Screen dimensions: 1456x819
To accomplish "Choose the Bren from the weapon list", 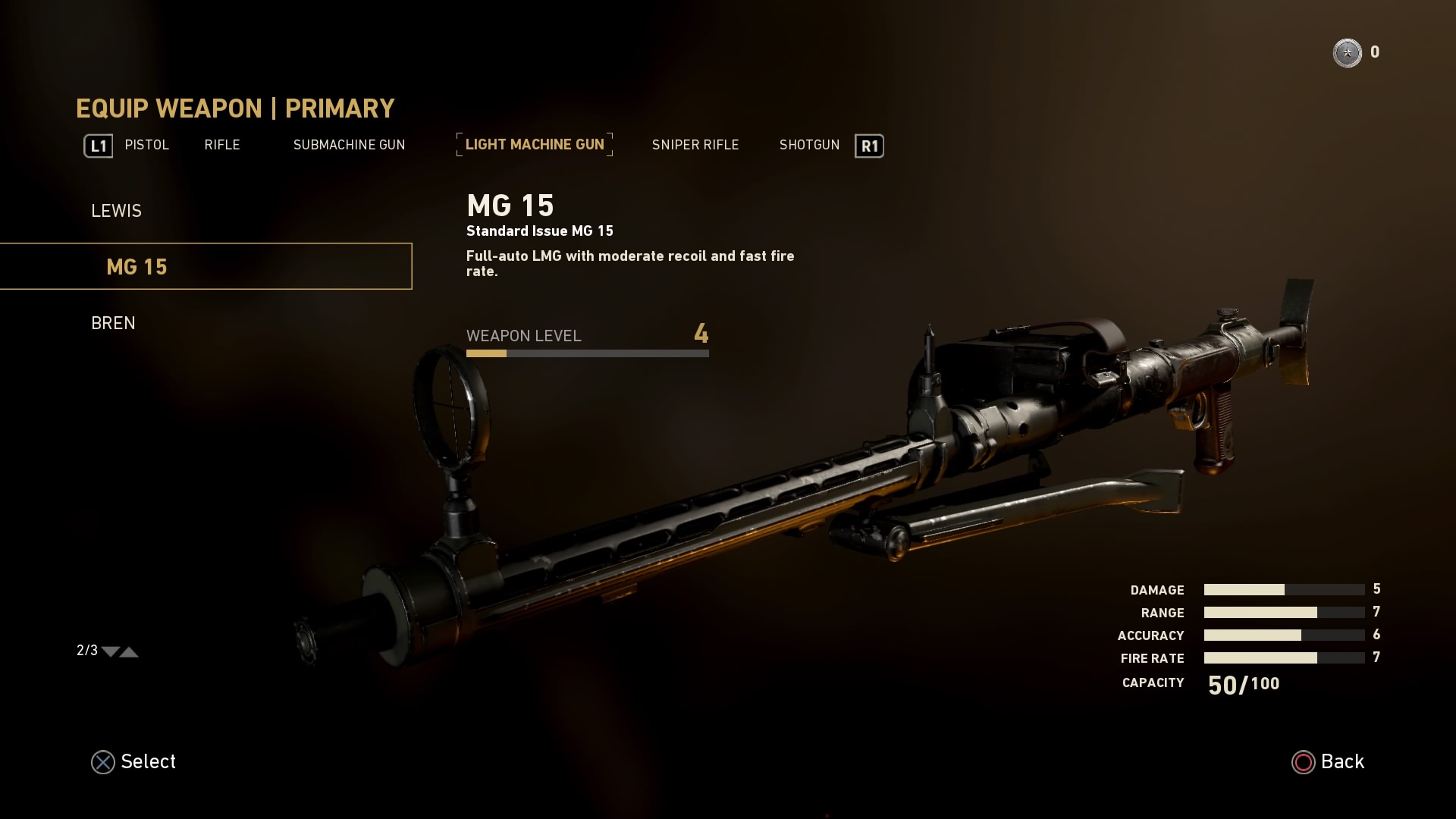I will tap(113, 323).
